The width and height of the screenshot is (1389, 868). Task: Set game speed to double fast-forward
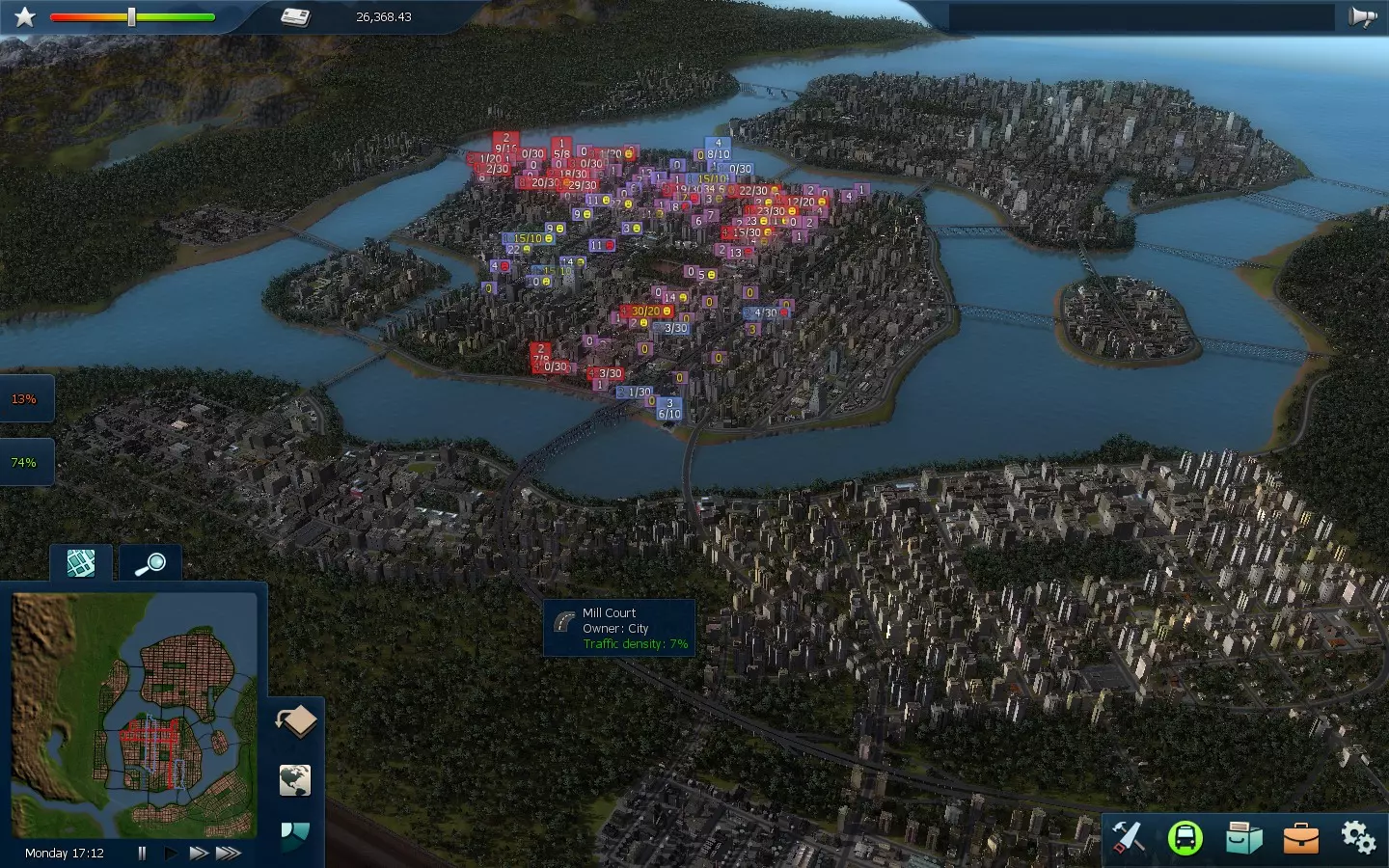[x=199, y=853]
